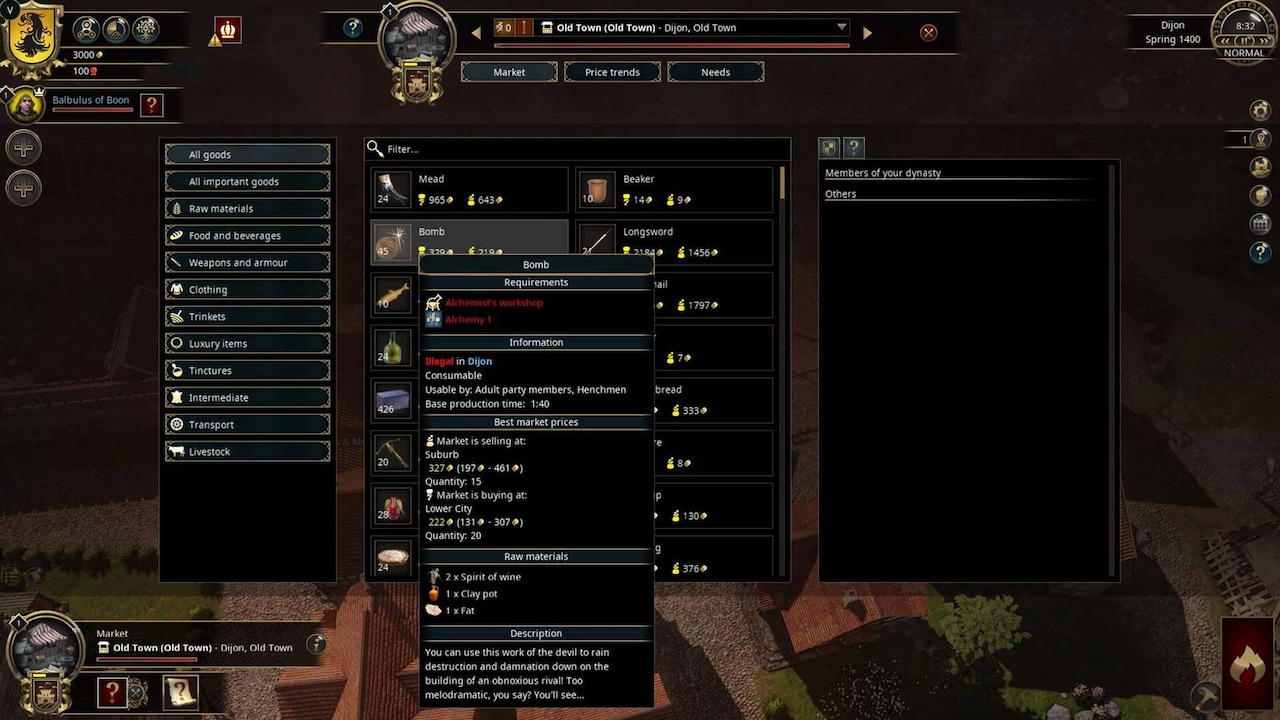Click the info icon beside the Old Town market name
The width and height of the screenshot is (1280, 720).
tap(316, 647)
